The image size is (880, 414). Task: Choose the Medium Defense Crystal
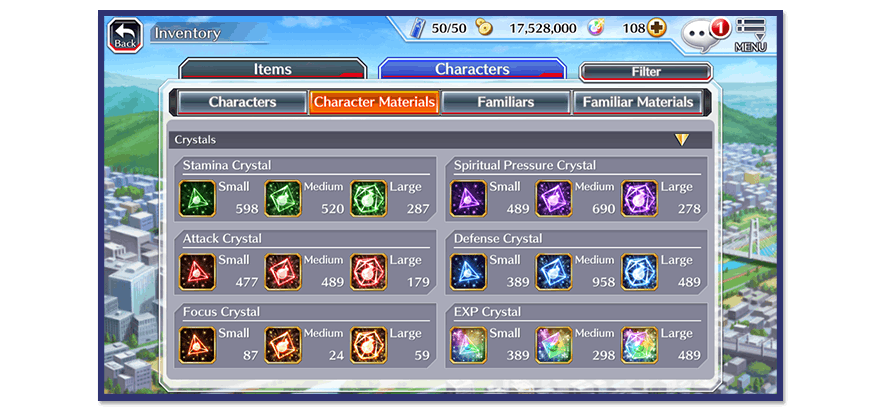pyautogui.click(x=554, y=272)
